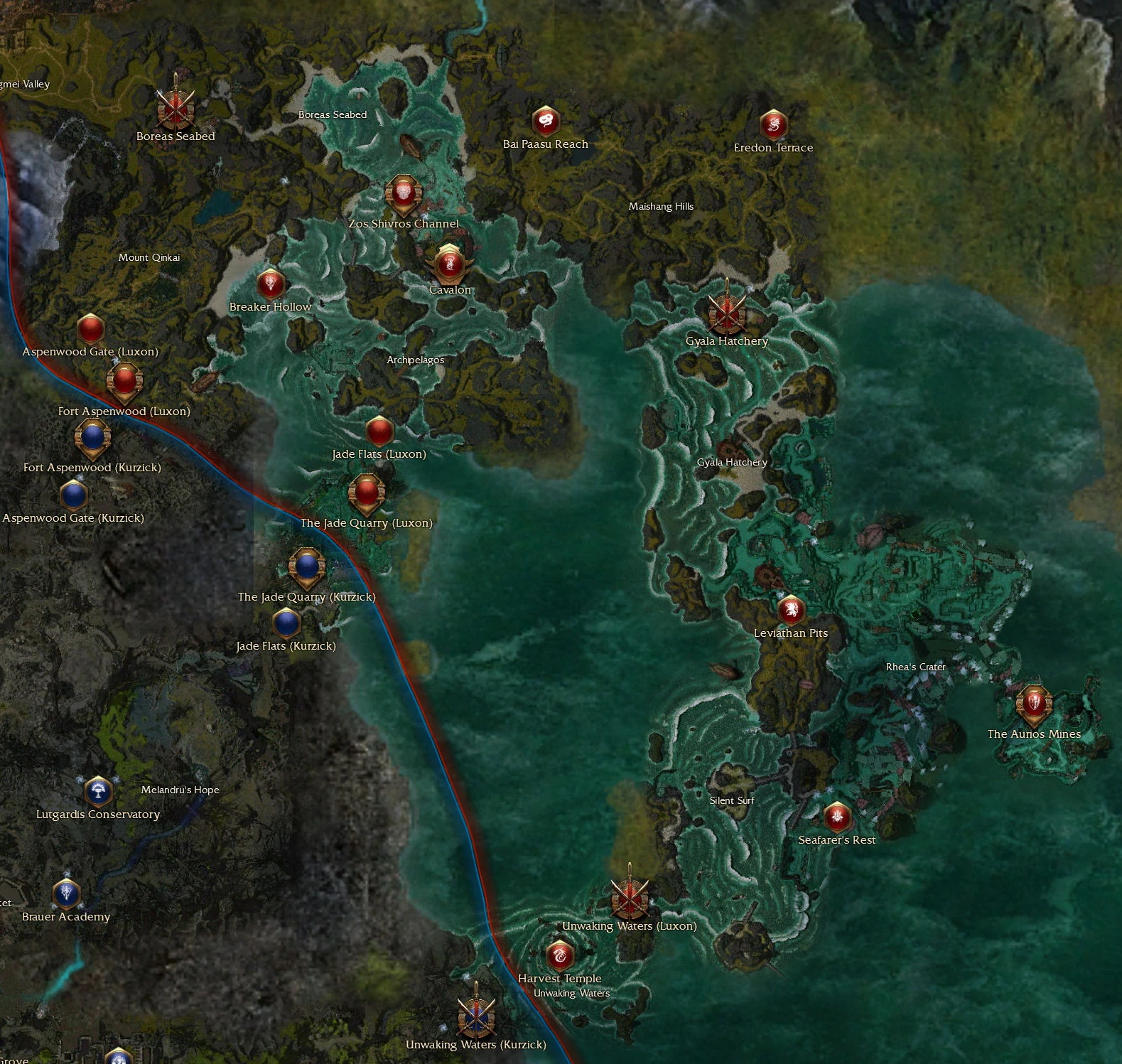Click the Maishang Hills region label
The width and height of the screenshot is (1122, 1064).
662,206
